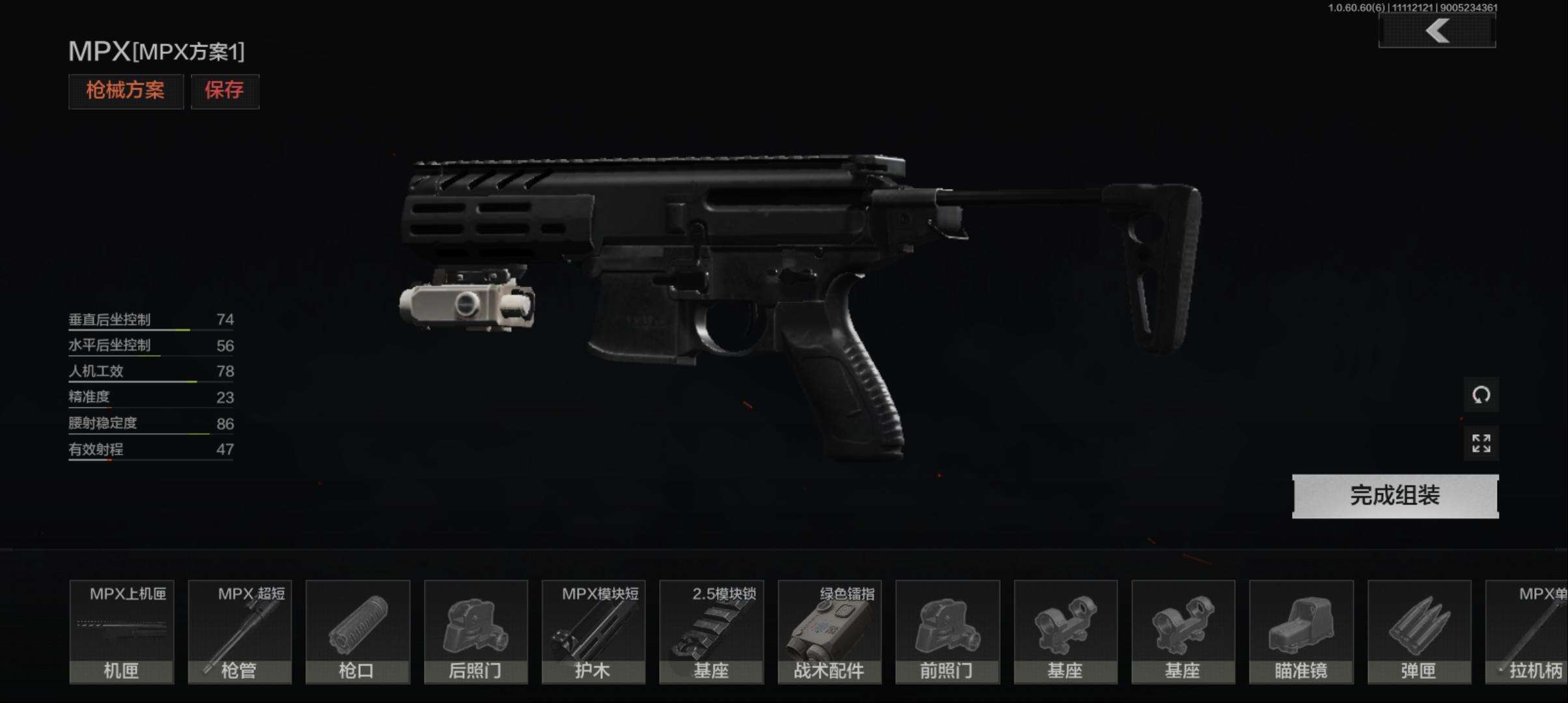Go back using the arrow button
Image resolution: width=1568 pixels, height=703 pixels.
pyautogui.click(x=1437, y=31)
